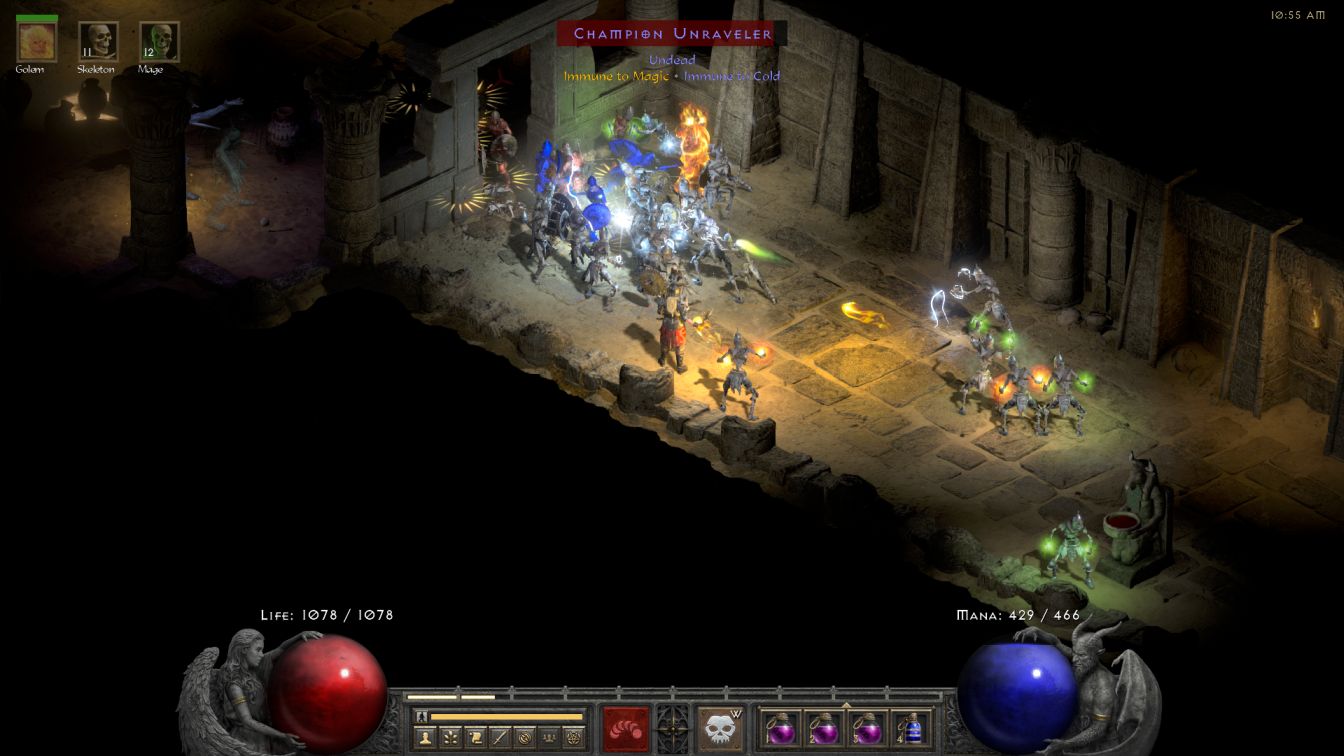Click the Skeleton minion portrait
This screenshot has width=1344, height=756.
coord(98,42)
